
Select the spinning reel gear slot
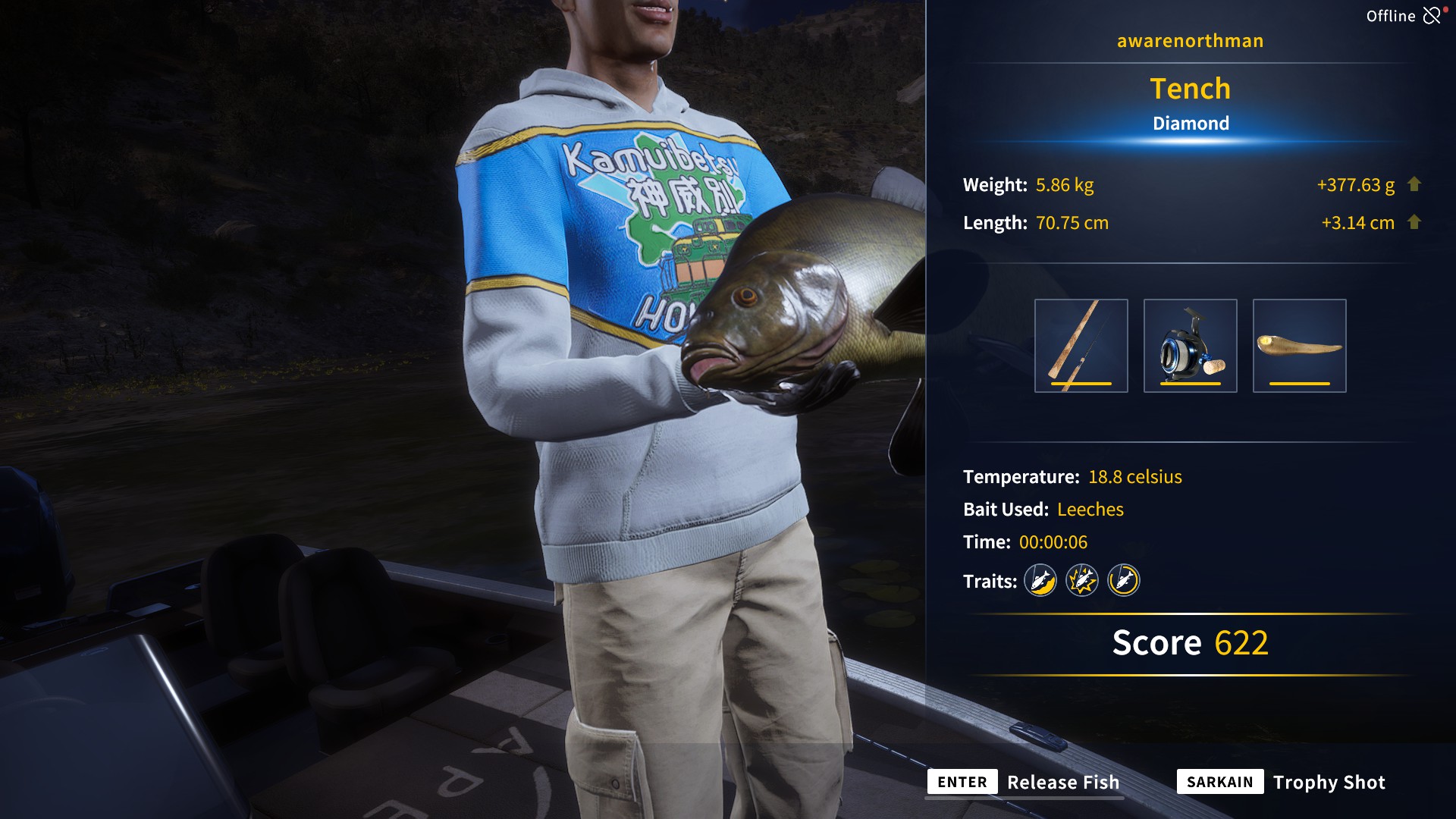[x=1190, y=346]
